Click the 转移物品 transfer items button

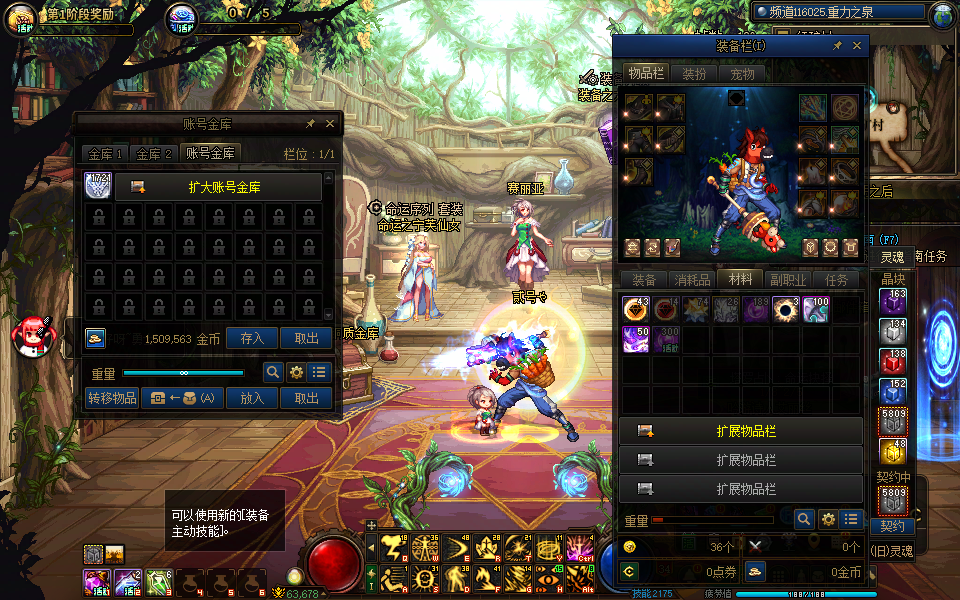[x=112, y=397]
